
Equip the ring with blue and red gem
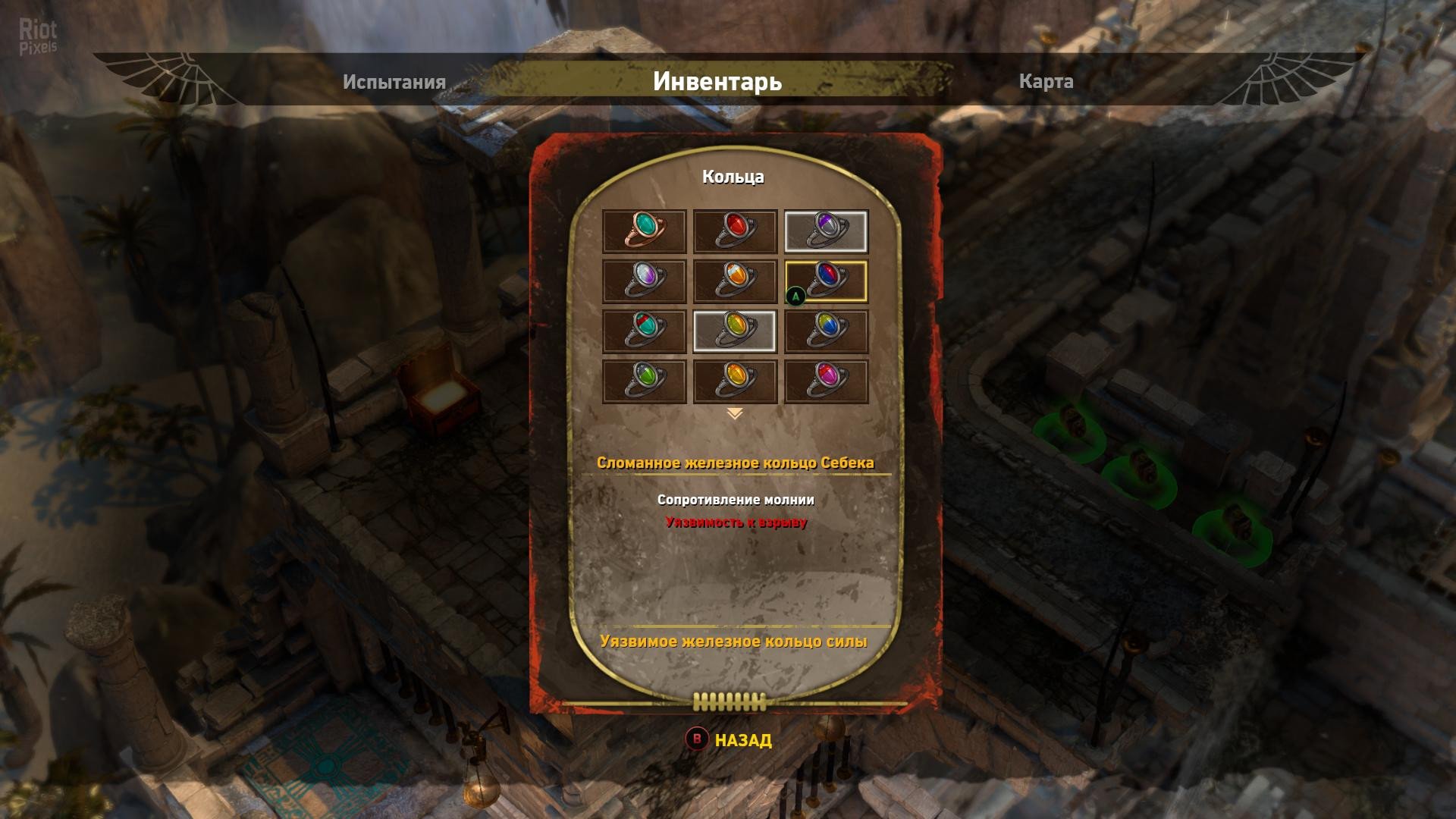[x=826, y=281]
